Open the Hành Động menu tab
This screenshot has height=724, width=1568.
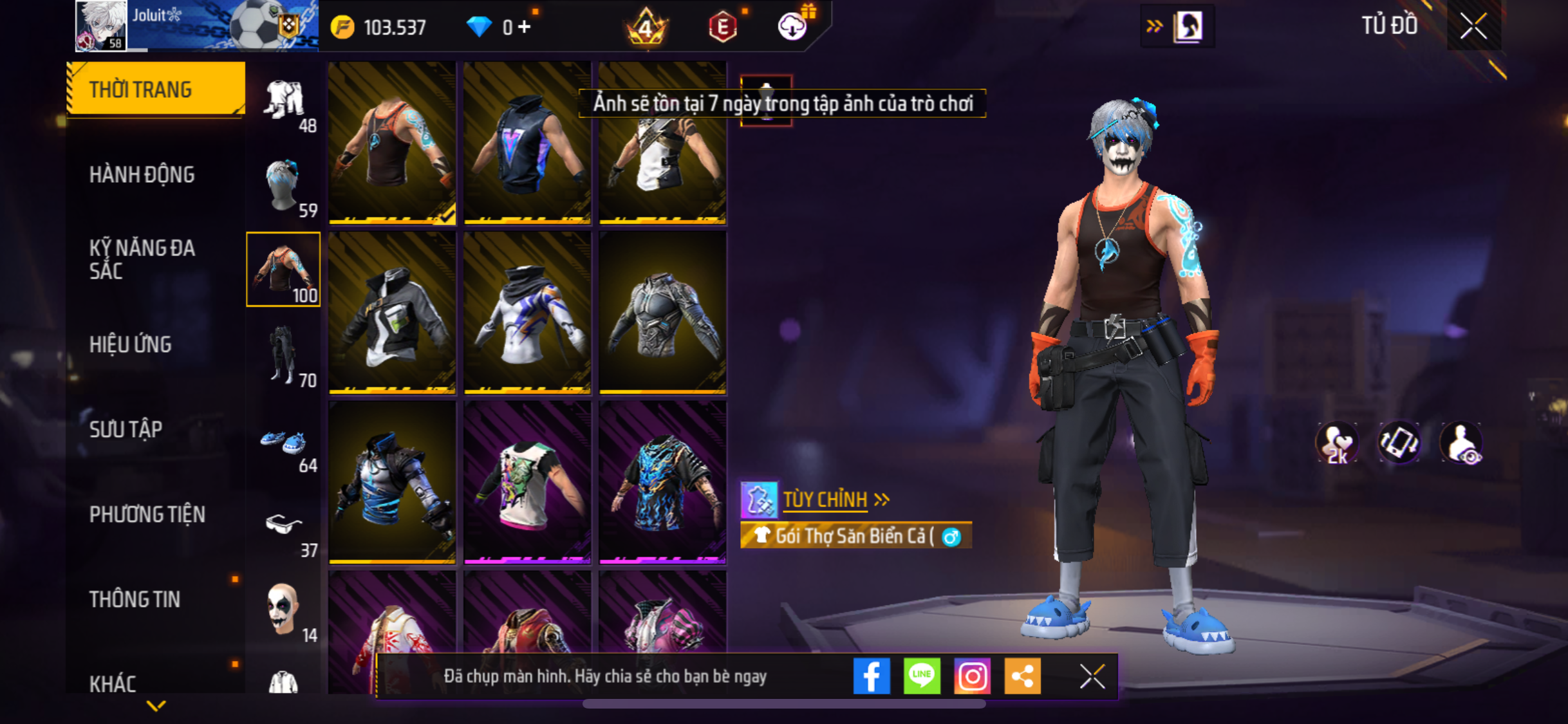[x=142, y=174]
